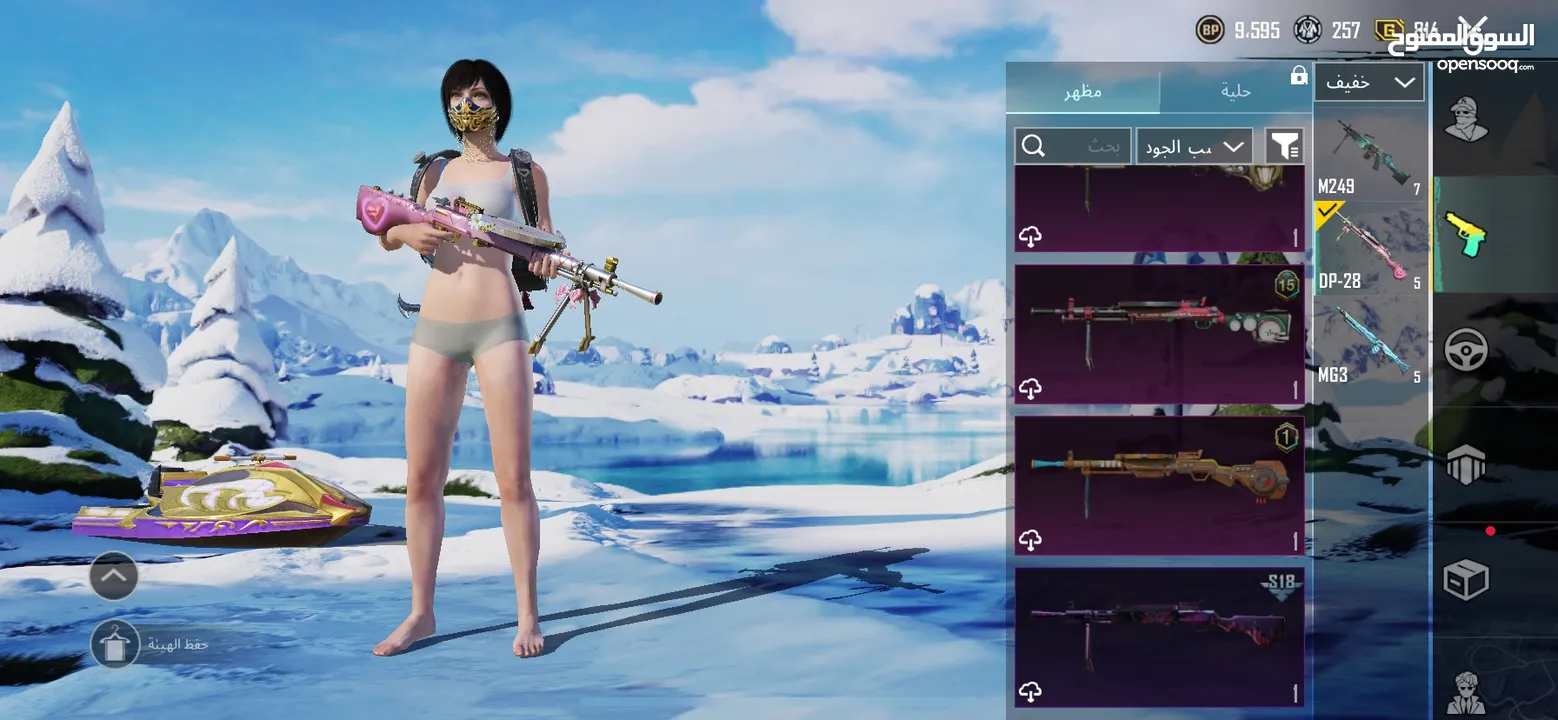Image resolution: width=1558 pixels, height=720 pixels.
Task: Select the orange skin with blue barrel
Action: [1159, 475]
